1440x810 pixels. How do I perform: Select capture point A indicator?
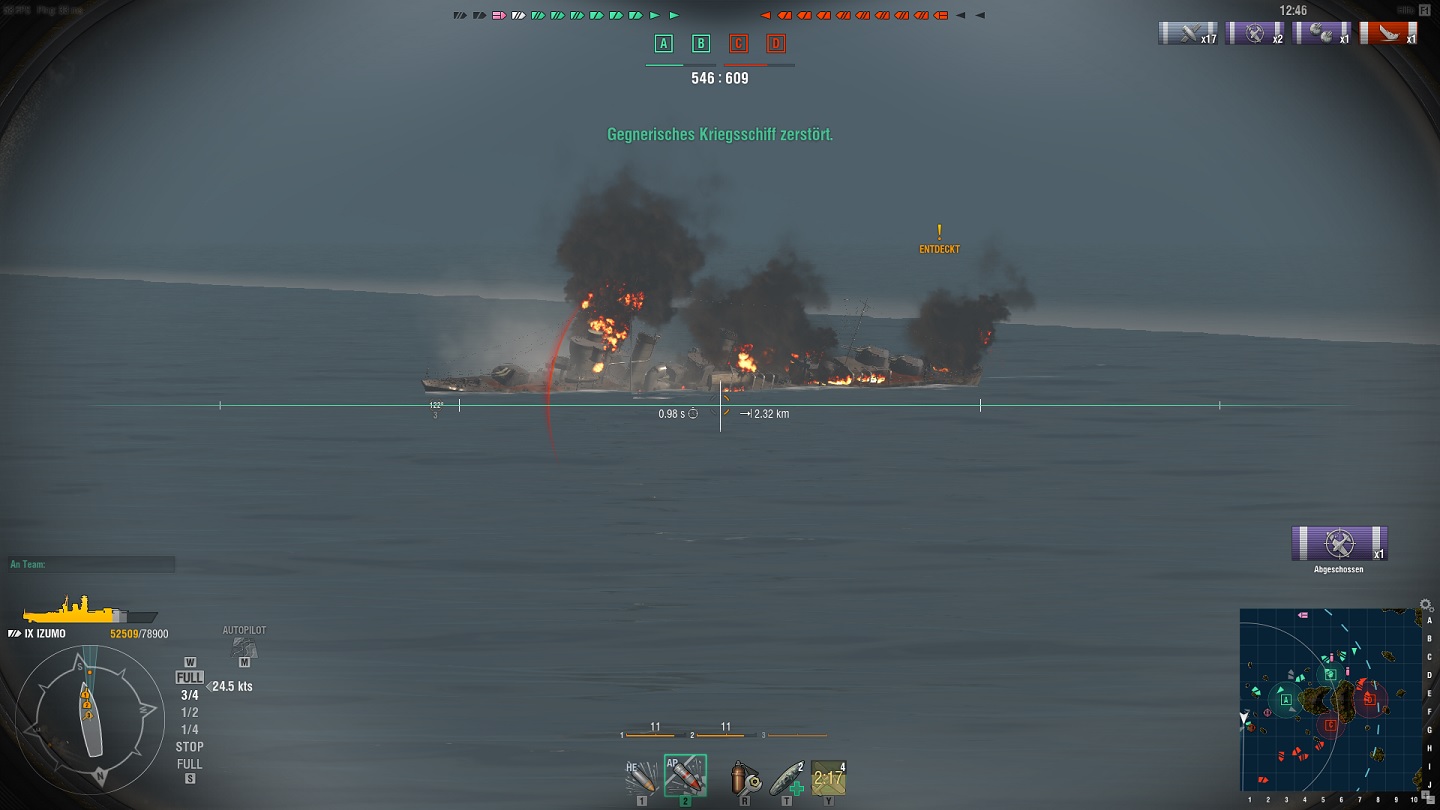pyautogui.click(x=662, y=43)
